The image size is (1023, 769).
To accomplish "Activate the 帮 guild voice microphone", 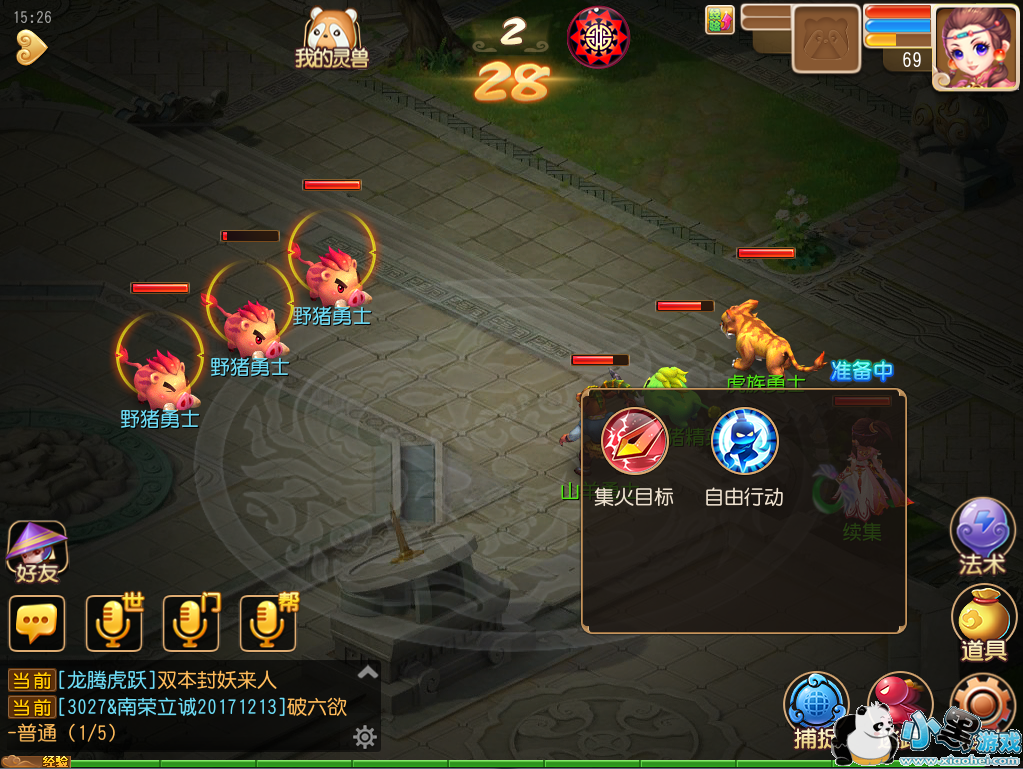I will click(x=267, y=623).
